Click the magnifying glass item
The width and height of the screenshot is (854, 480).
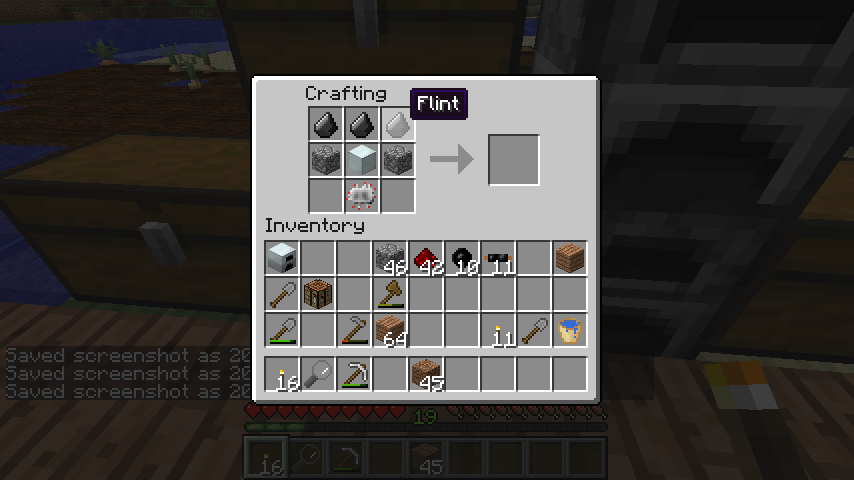pyautogui.click(x=319, y=374)
